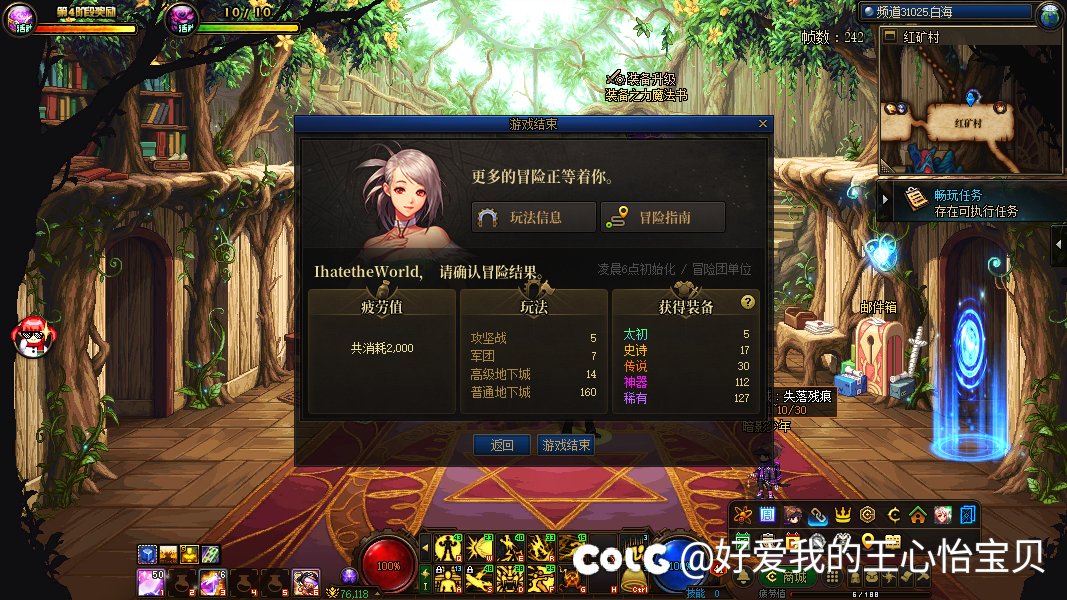Click the blue 周 weekly calendar icon

click(767, 515)
